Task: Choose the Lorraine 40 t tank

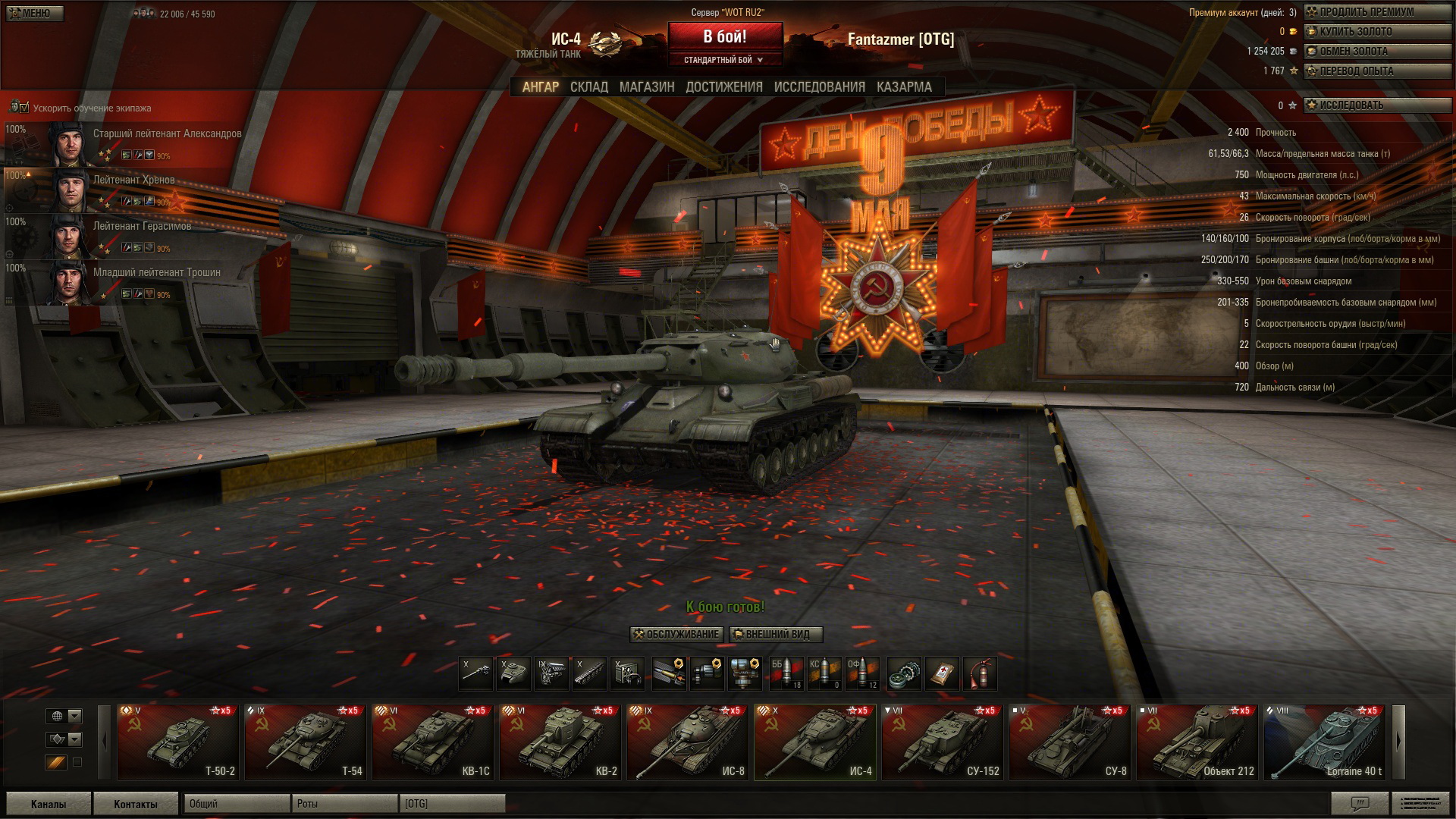Action: pos(1324,742)
